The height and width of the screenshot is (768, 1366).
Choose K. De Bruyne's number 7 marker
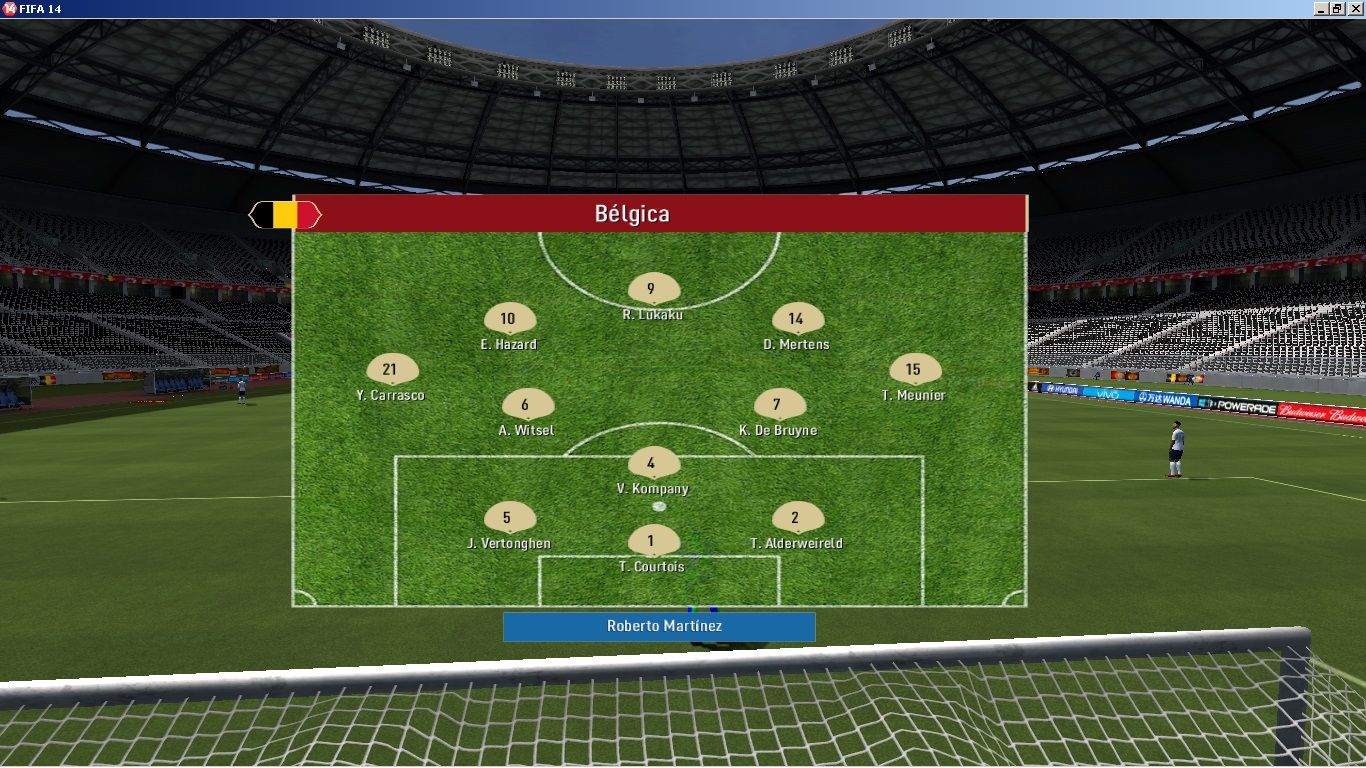pyautogui.click(x=778, y=406)
